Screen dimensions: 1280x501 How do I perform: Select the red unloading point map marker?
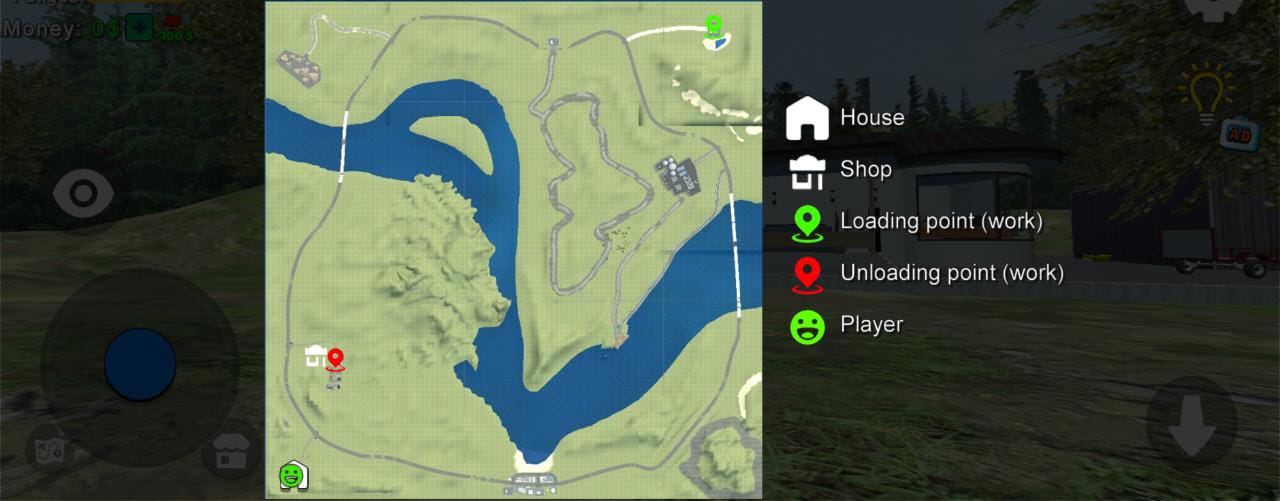pyautogui.click(x=335, y=360)
